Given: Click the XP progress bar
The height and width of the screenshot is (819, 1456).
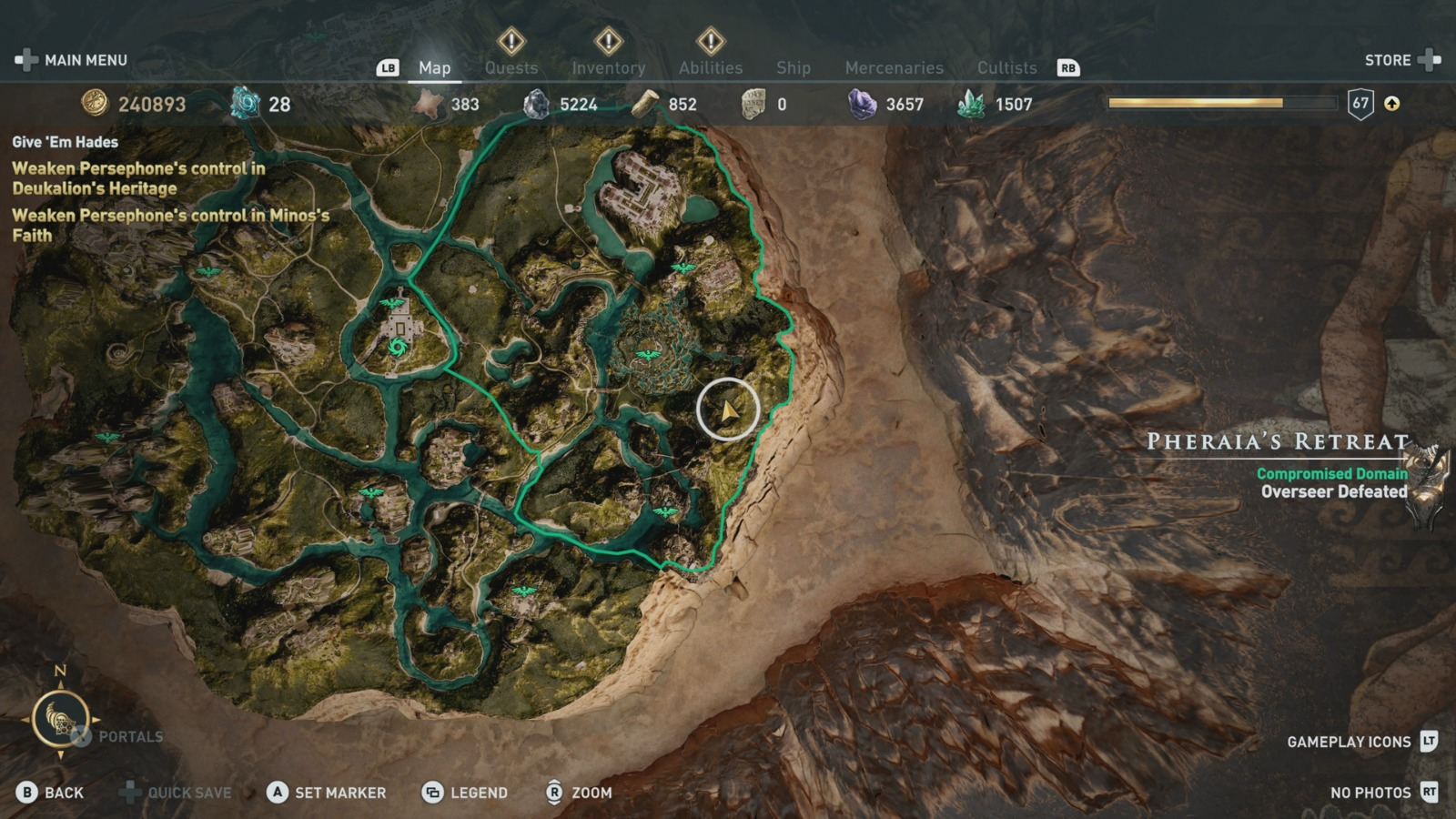Looking at the screenshot, I should pyautogui.click(x=1195, y=104).
